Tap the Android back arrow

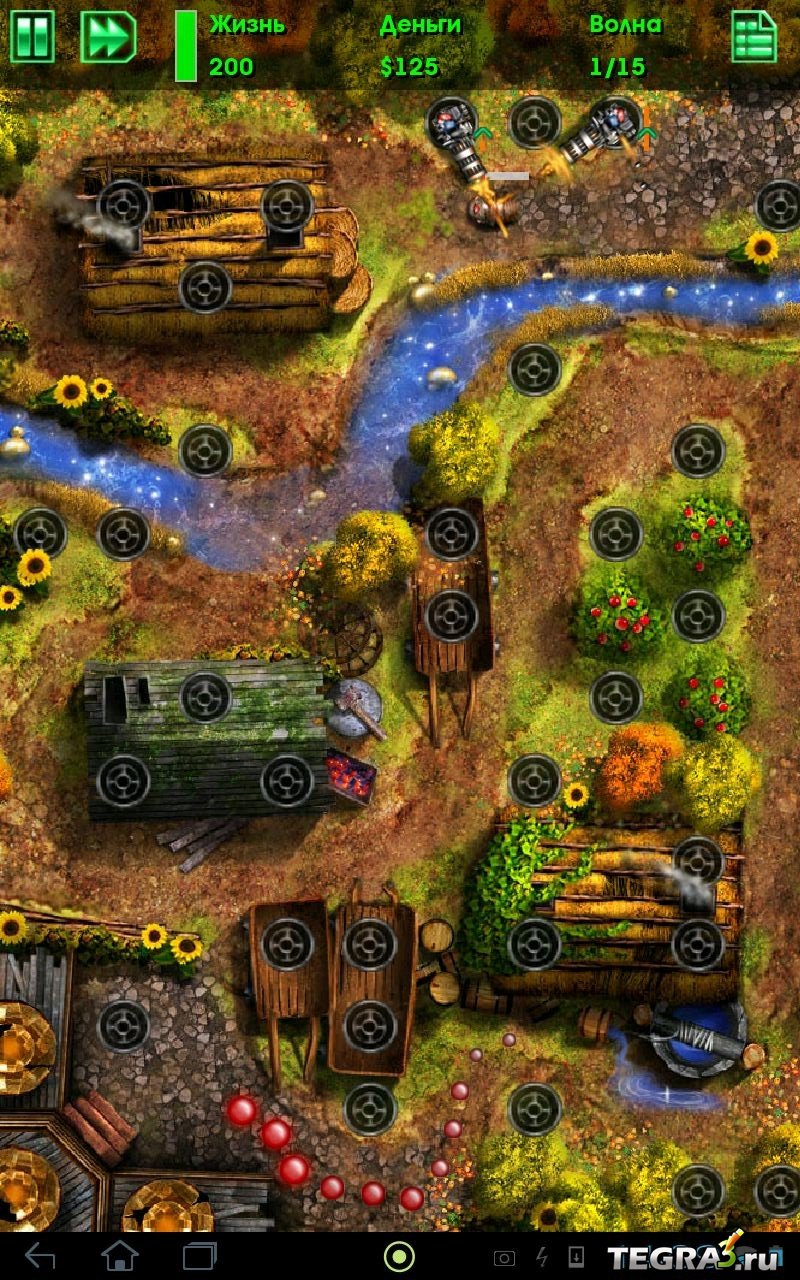tap(41, 1255)
